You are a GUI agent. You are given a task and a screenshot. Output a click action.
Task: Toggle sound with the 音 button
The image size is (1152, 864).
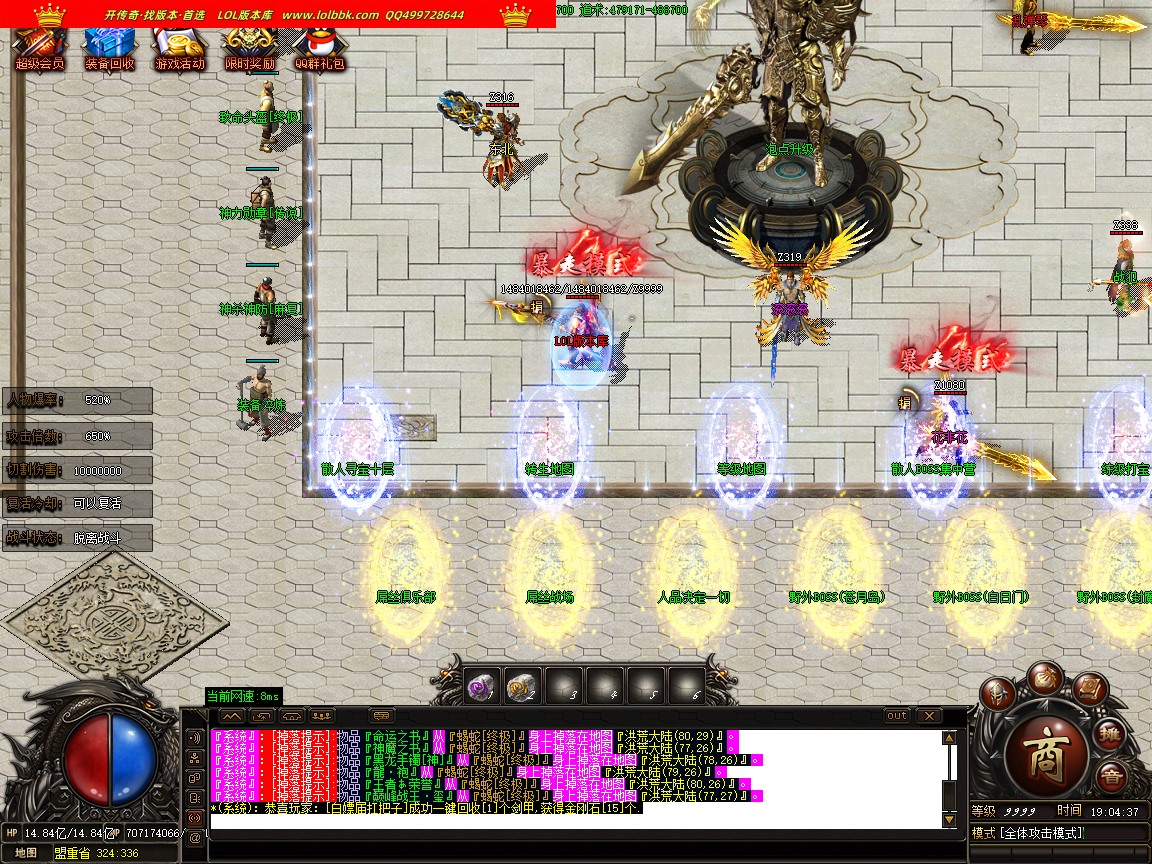1111,778
